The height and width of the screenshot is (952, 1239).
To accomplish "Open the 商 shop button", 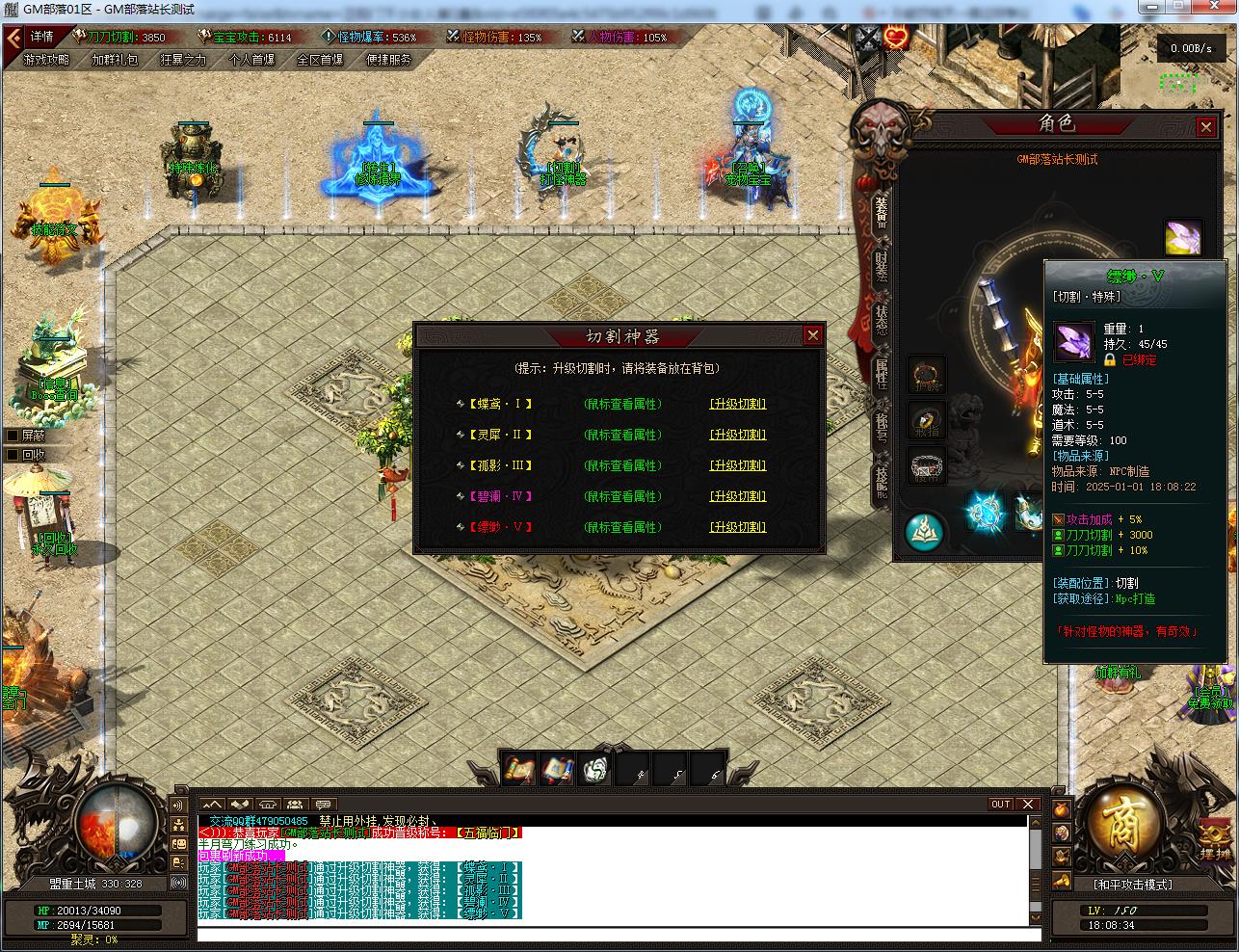I will [1120, 826].
